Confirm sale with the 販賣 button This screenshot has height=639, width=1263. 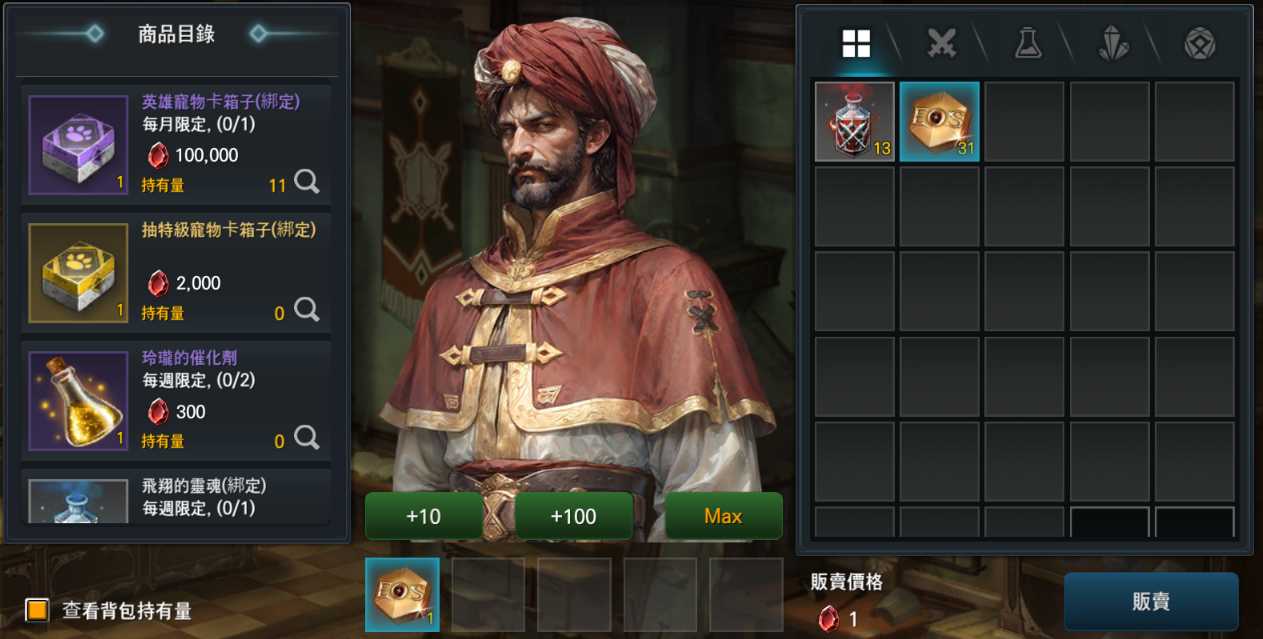[1151, 602]
